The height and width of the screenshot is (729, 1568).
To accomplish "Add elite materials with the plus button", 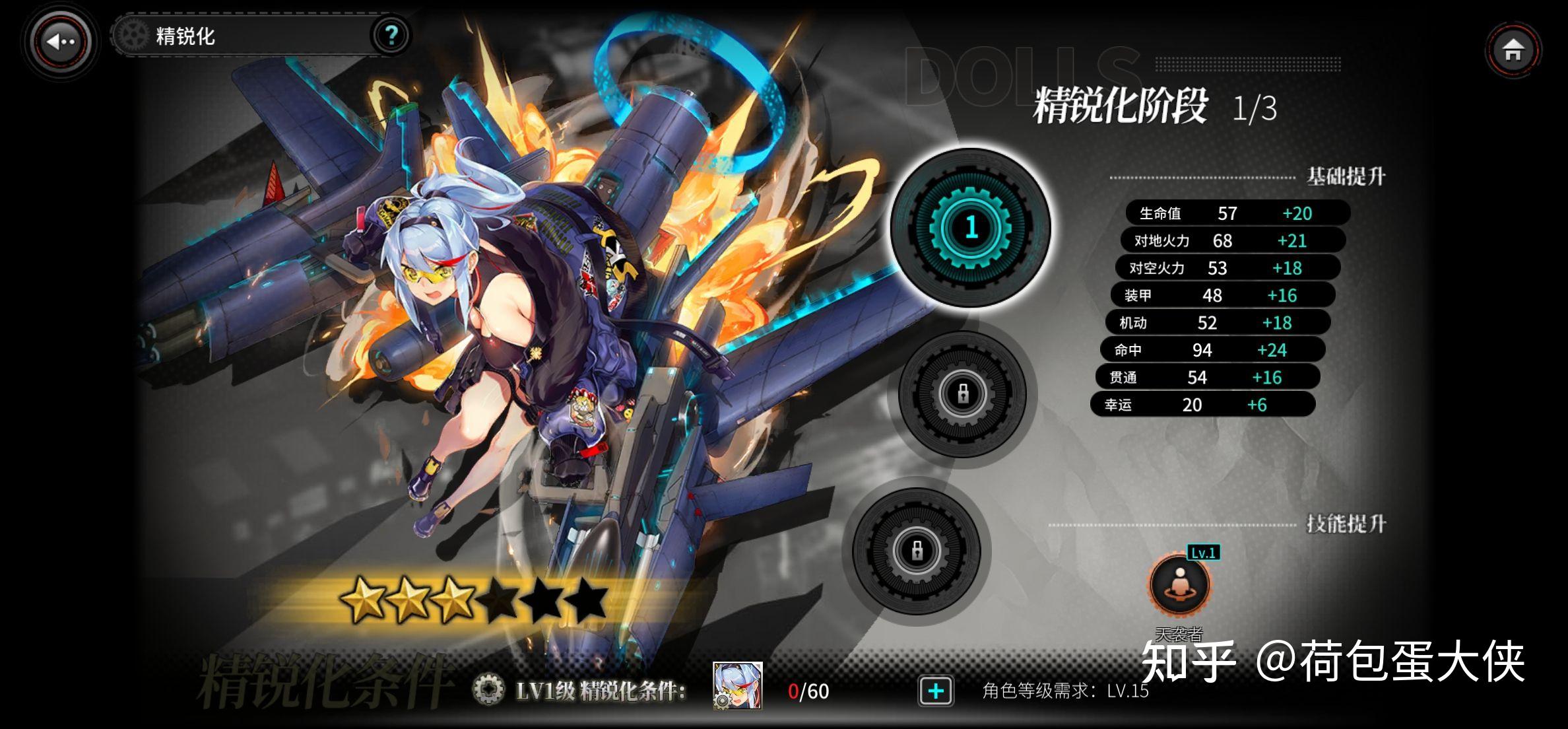I will click(936, 691).
